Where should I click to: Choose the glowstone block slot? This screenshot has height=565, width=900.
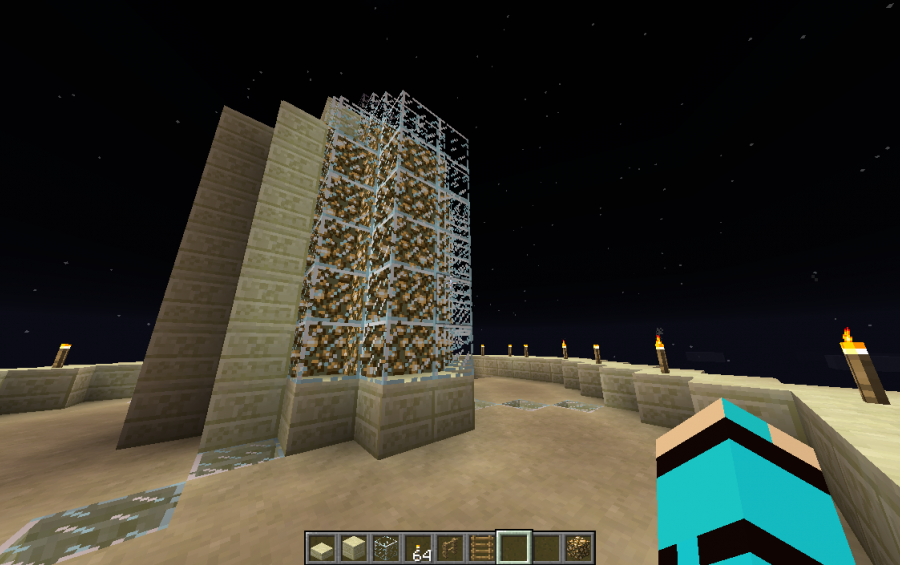coord(578,548)
